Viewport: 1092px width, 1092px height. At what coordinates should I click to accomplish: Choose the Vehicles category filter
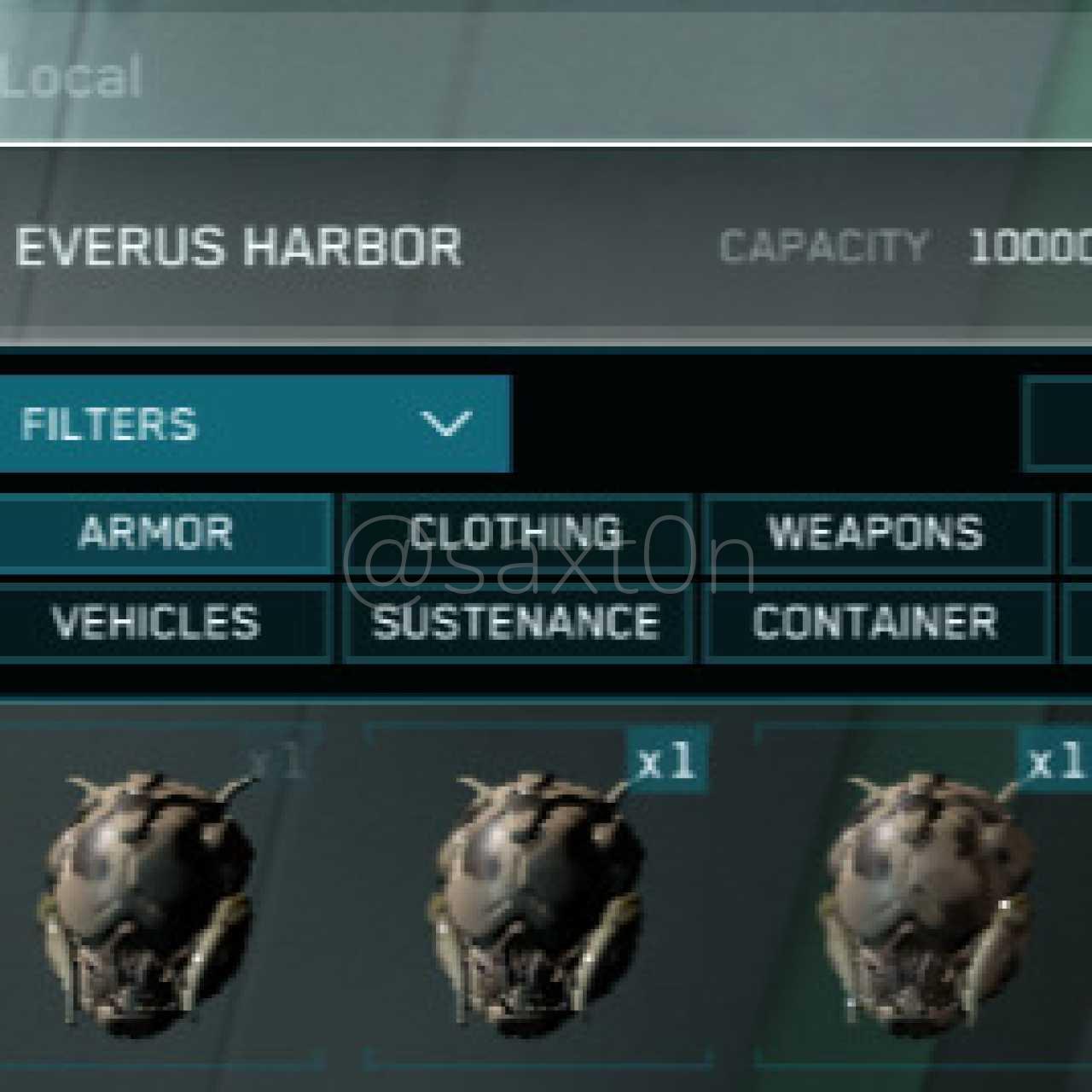pos(158,622)
